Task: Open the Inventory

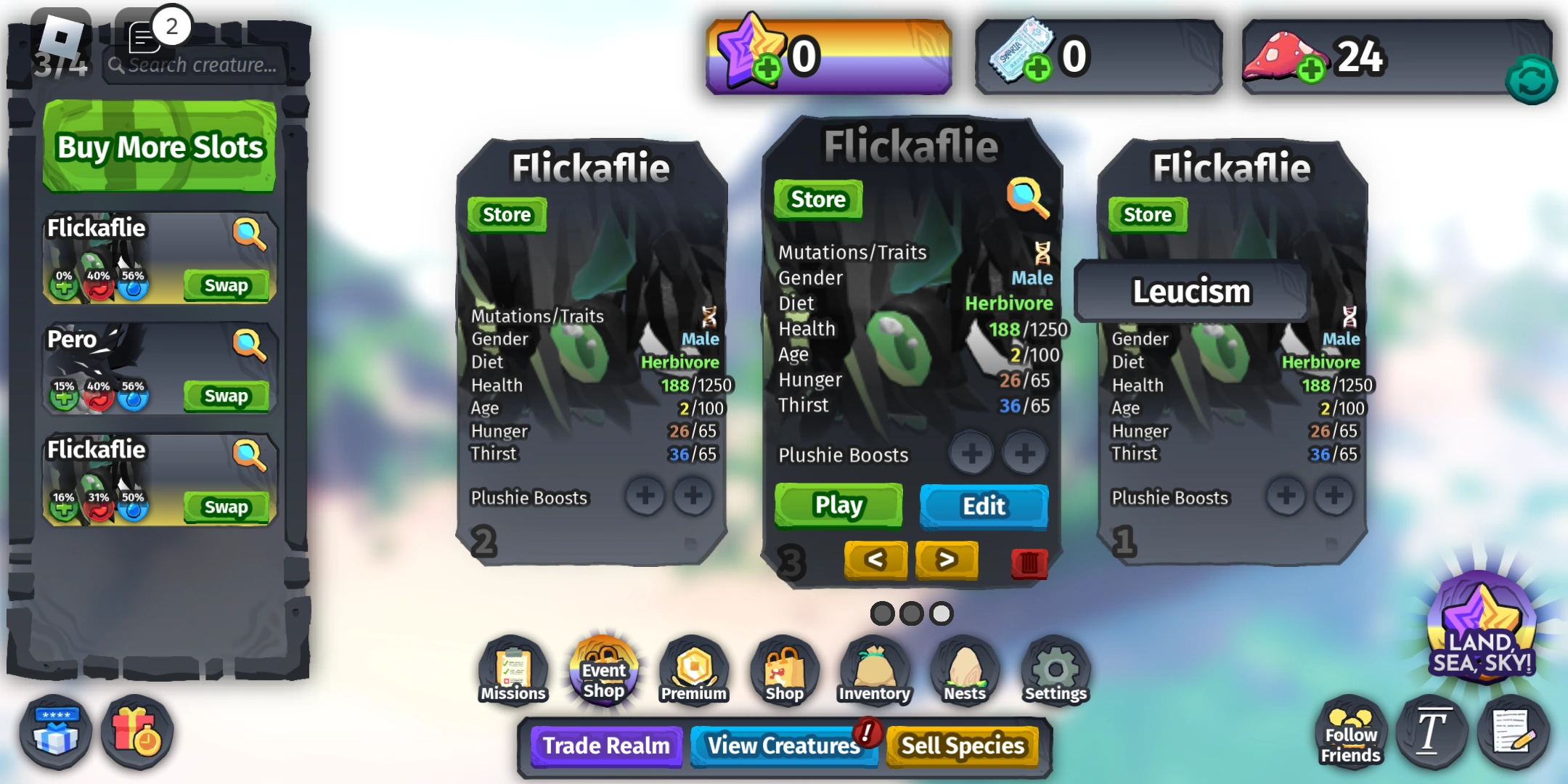Action: 874,668
